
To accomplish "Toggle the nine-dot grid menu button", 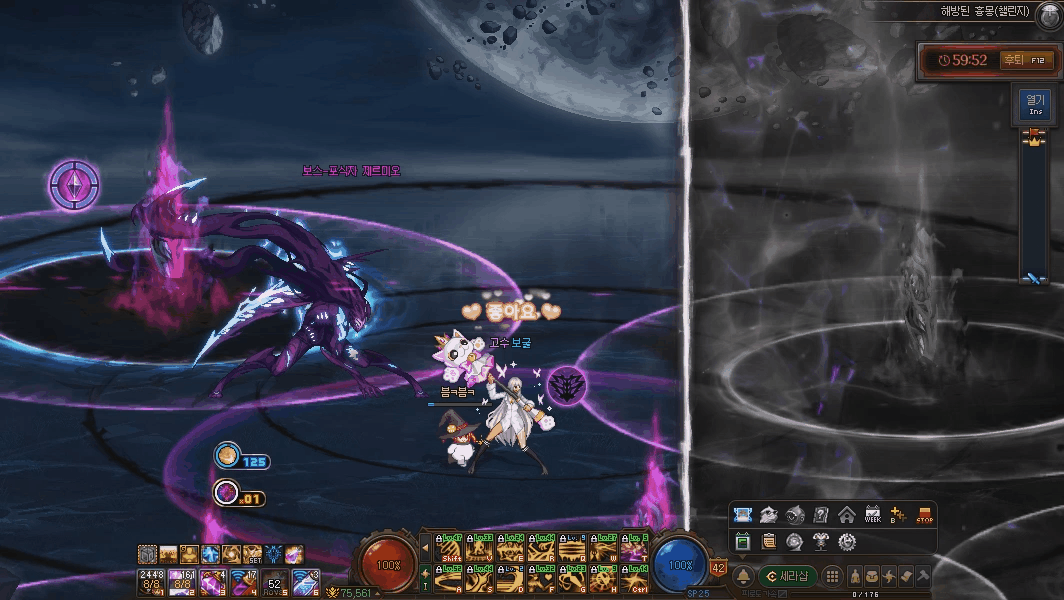I will pyautogui.click(x=831, y=576).
